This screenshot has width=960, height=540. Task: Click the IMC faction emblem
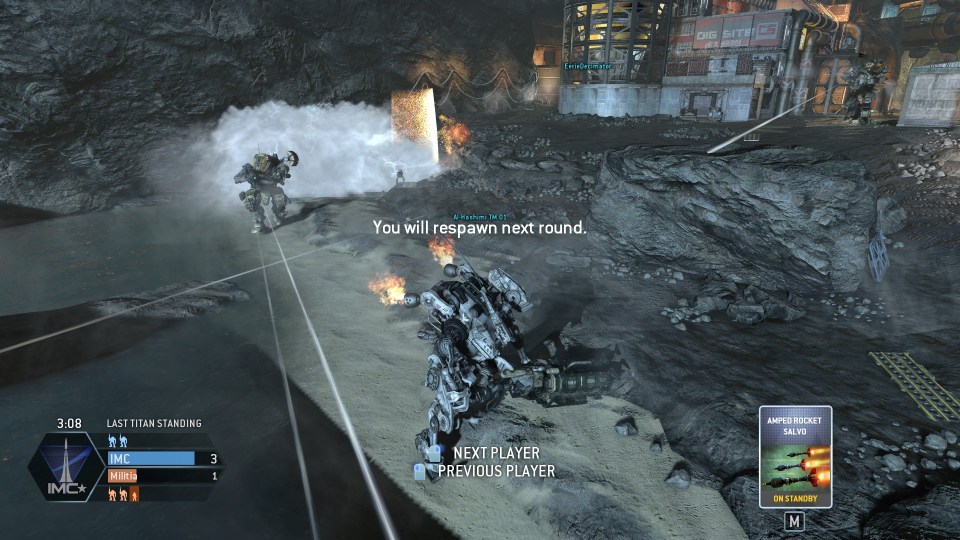coord(66,465)
